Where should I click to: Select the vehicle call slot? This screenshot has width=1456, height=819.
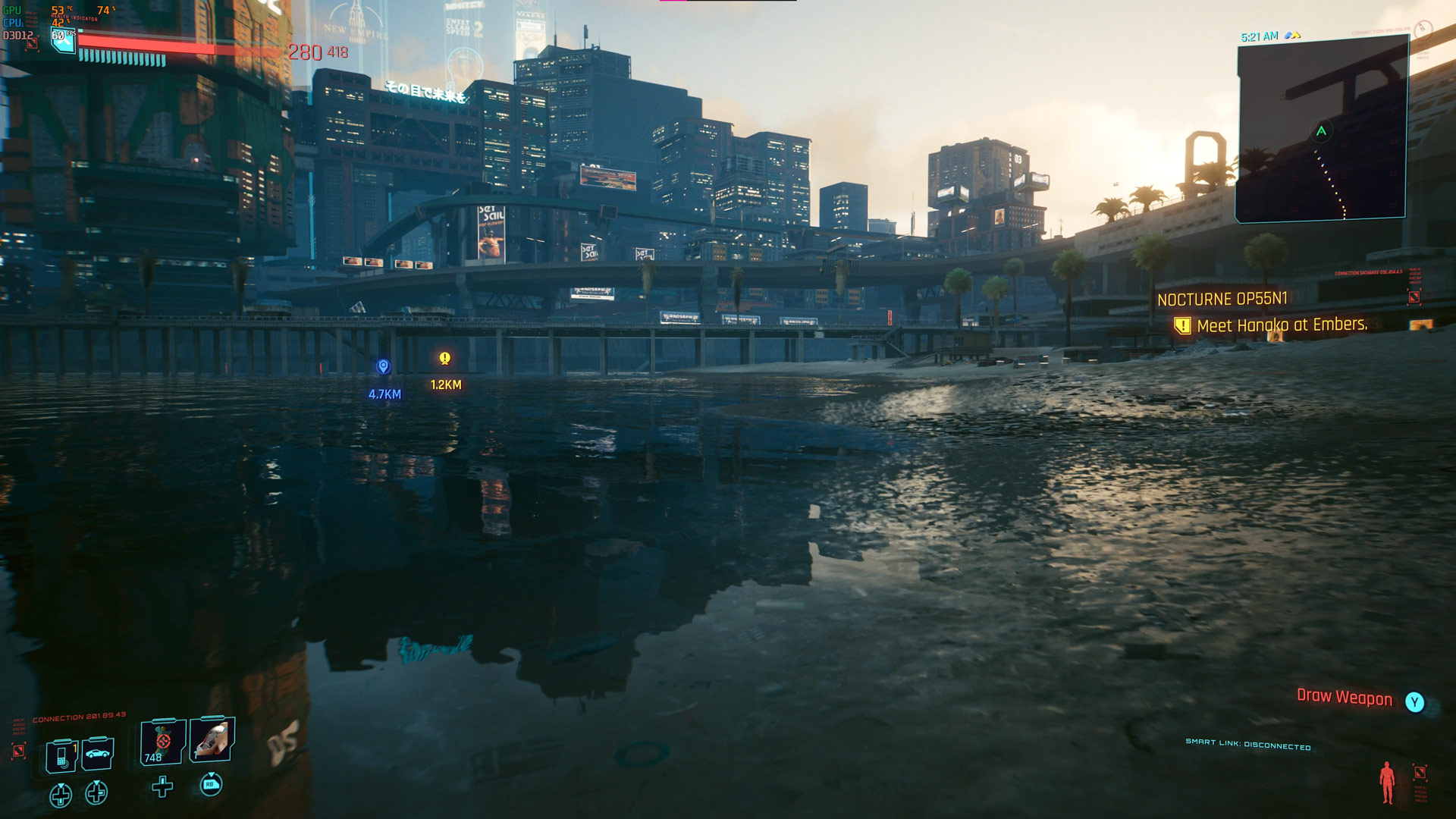pos(98,754)
